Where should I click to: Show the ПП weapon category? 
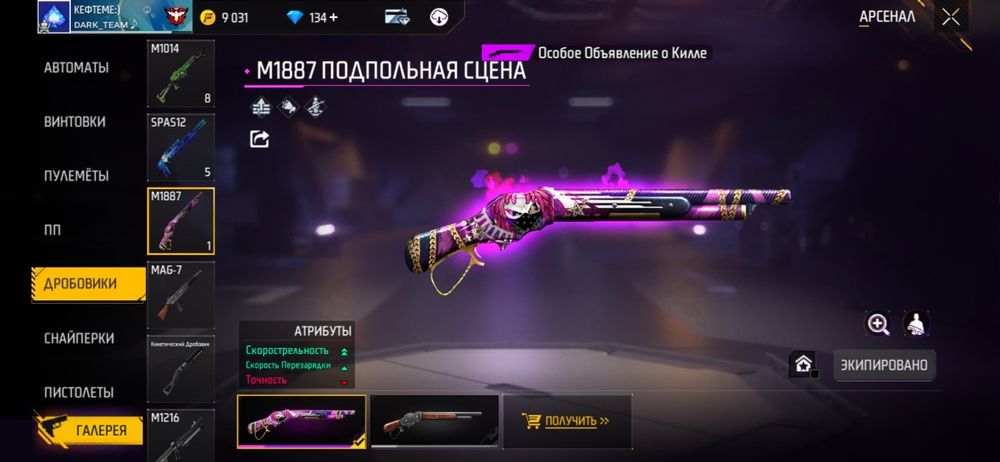[52, 230]
